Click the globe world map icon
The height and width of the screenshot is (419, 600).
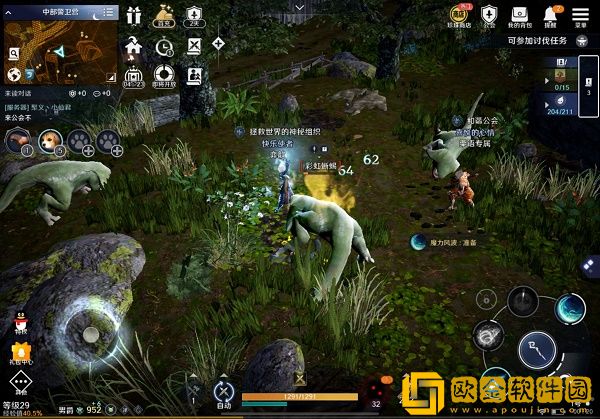click(x=15, y=75)
